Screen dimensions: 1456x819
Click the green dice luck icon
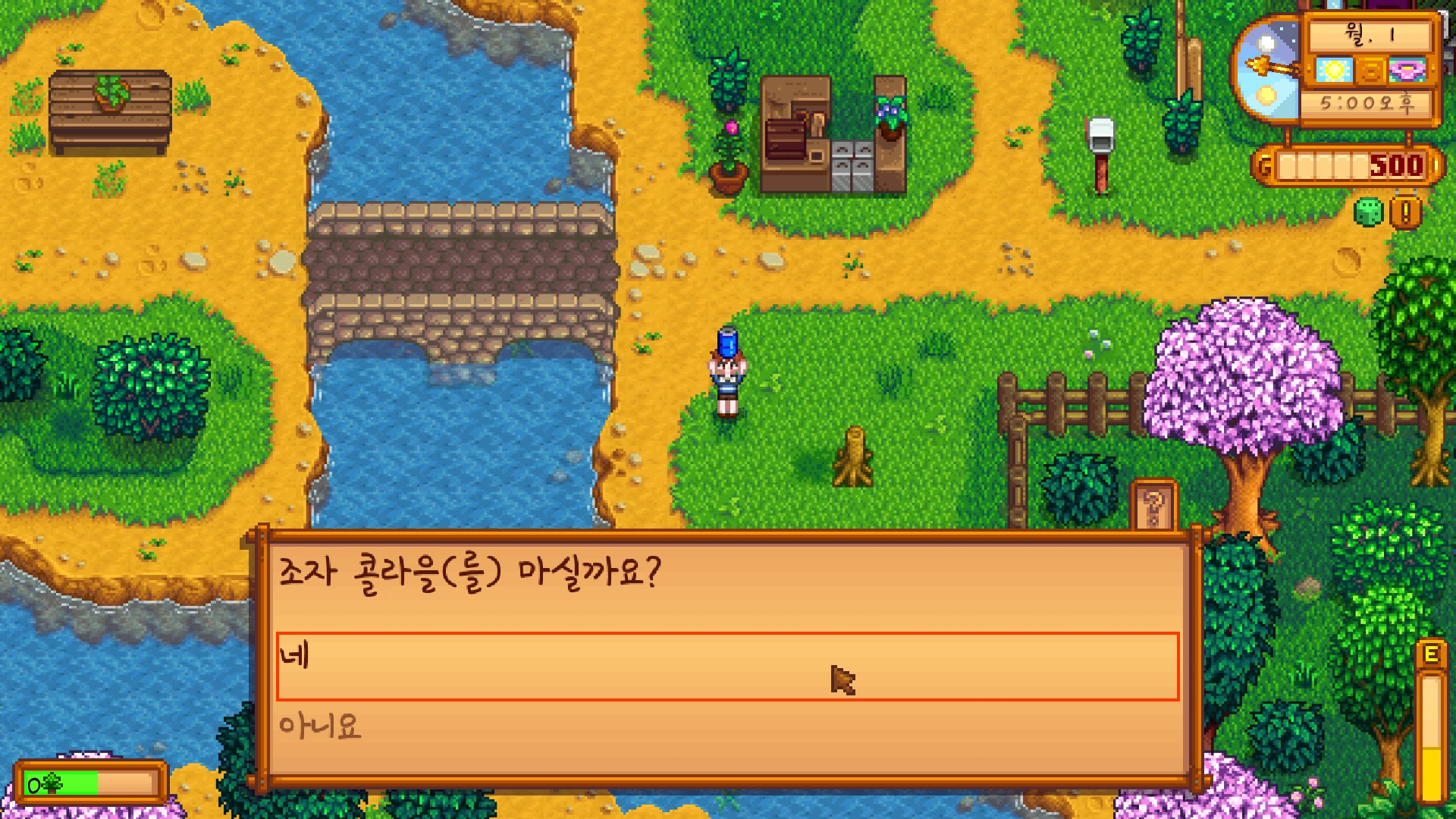point(1368,213)
